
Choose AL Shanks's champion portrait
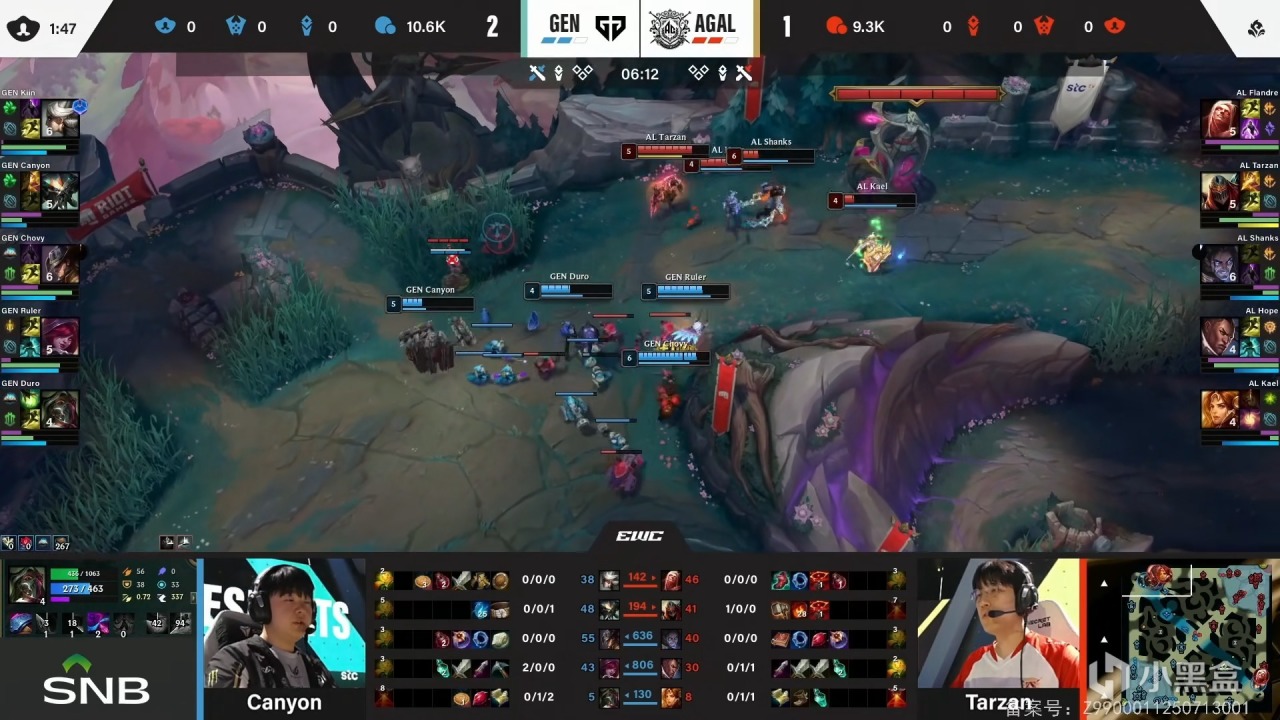point(1219,264)
